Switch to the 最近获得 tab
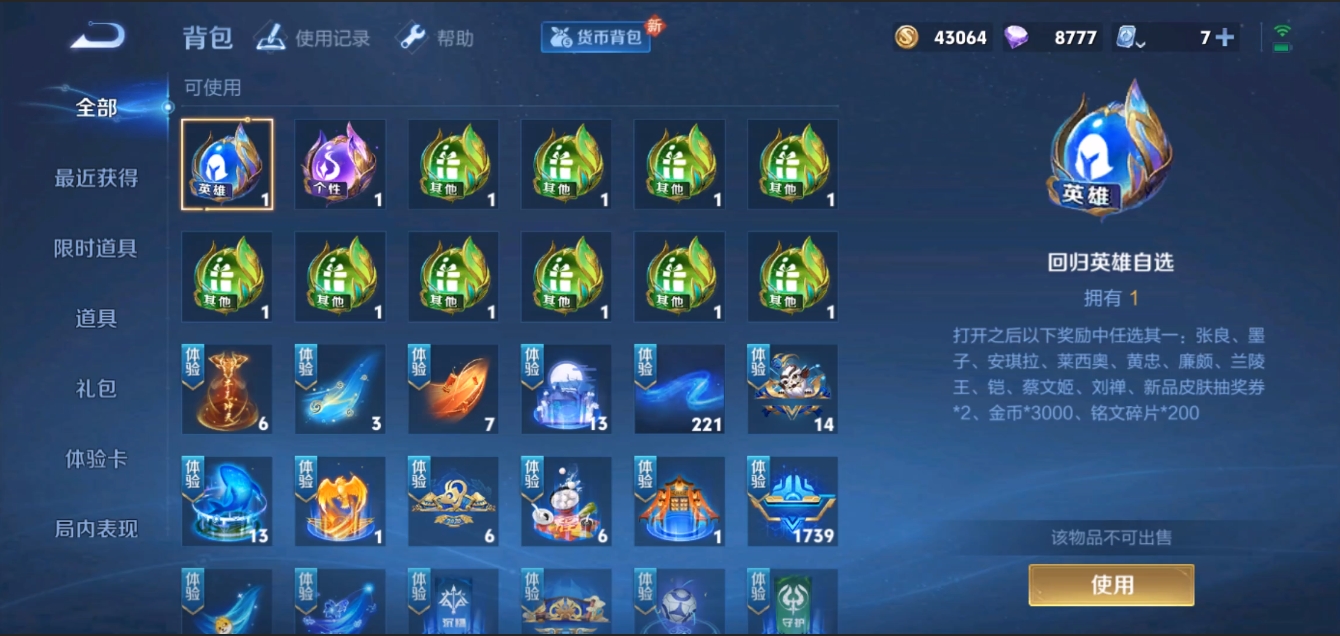Viewport: 1340px width, 636px height. pos(96,178)
